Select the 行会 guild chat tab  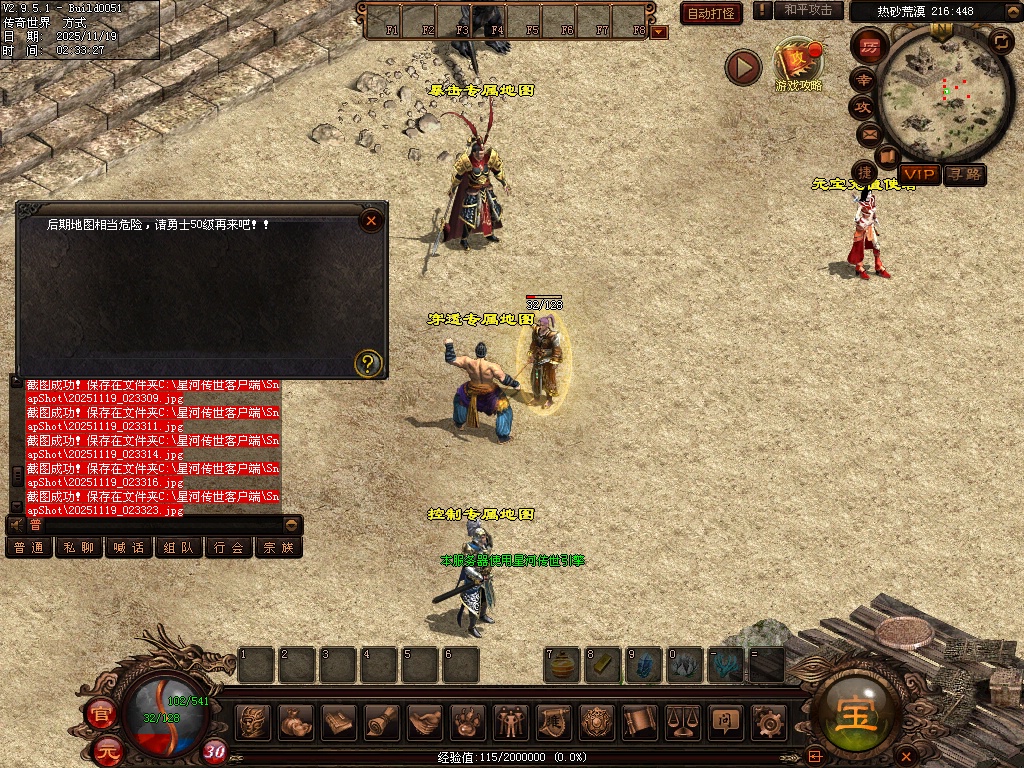pos(229,548)
